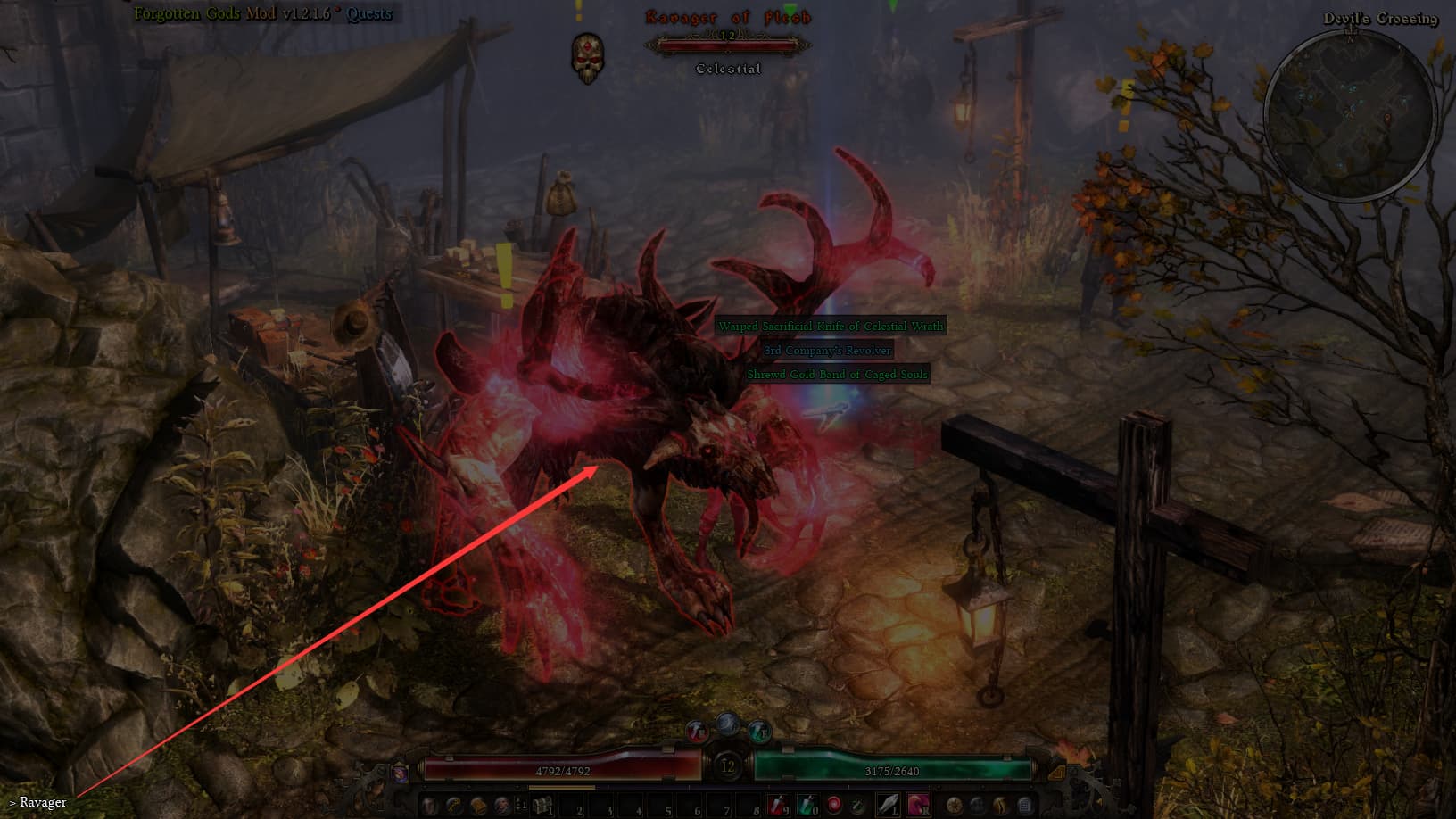Open the compass-style menu button on hotbar
The image size is (1456, 819).
click(x=955, y=806)
